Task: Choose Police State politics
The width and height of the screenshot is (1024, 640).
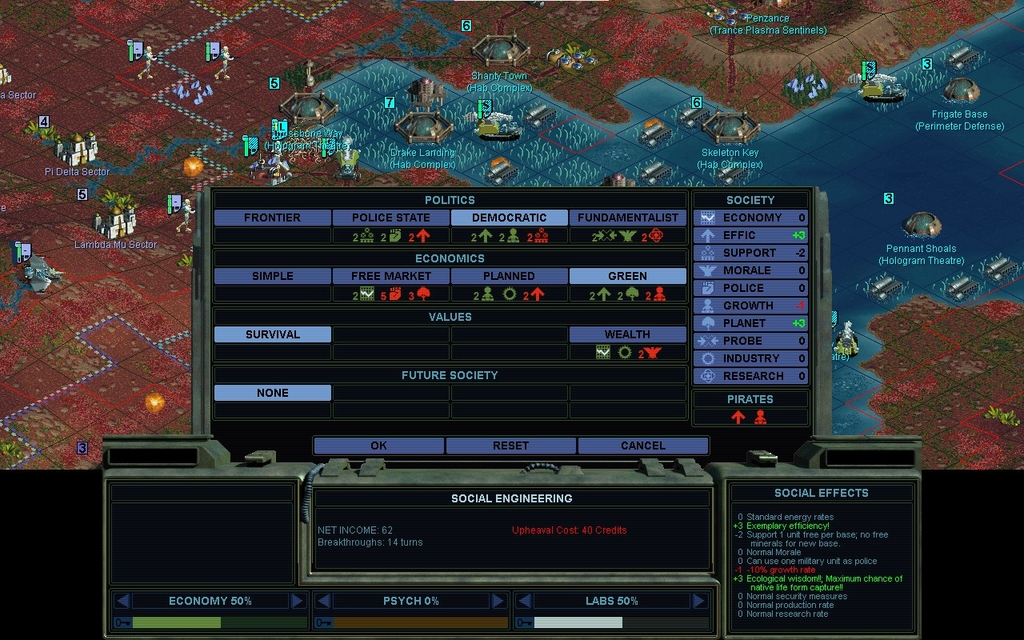Action: click(391, 217)
